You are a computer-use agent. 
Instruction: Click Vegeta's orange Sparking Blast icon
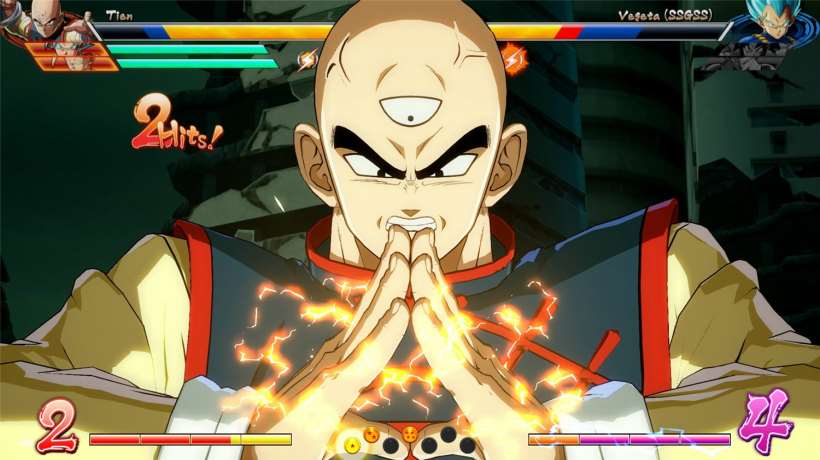[x=513, y=58]
